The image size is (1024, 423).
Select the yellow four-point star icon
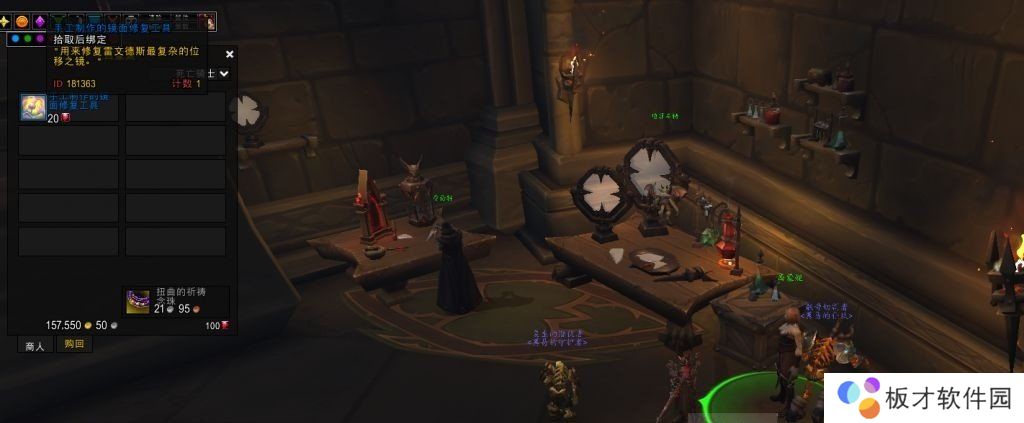[5, 21]
